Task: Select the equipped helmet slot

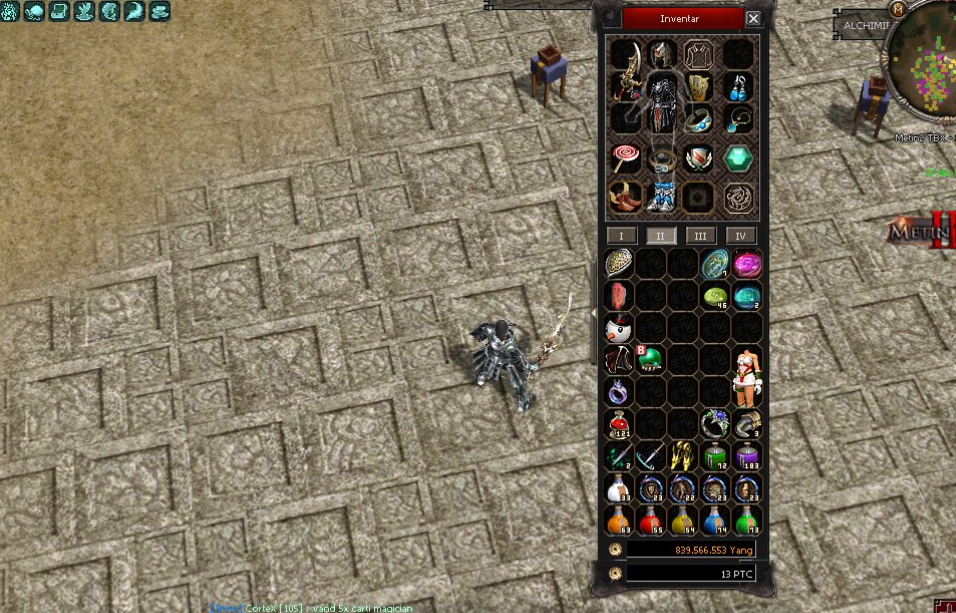Action: point(661,54)
